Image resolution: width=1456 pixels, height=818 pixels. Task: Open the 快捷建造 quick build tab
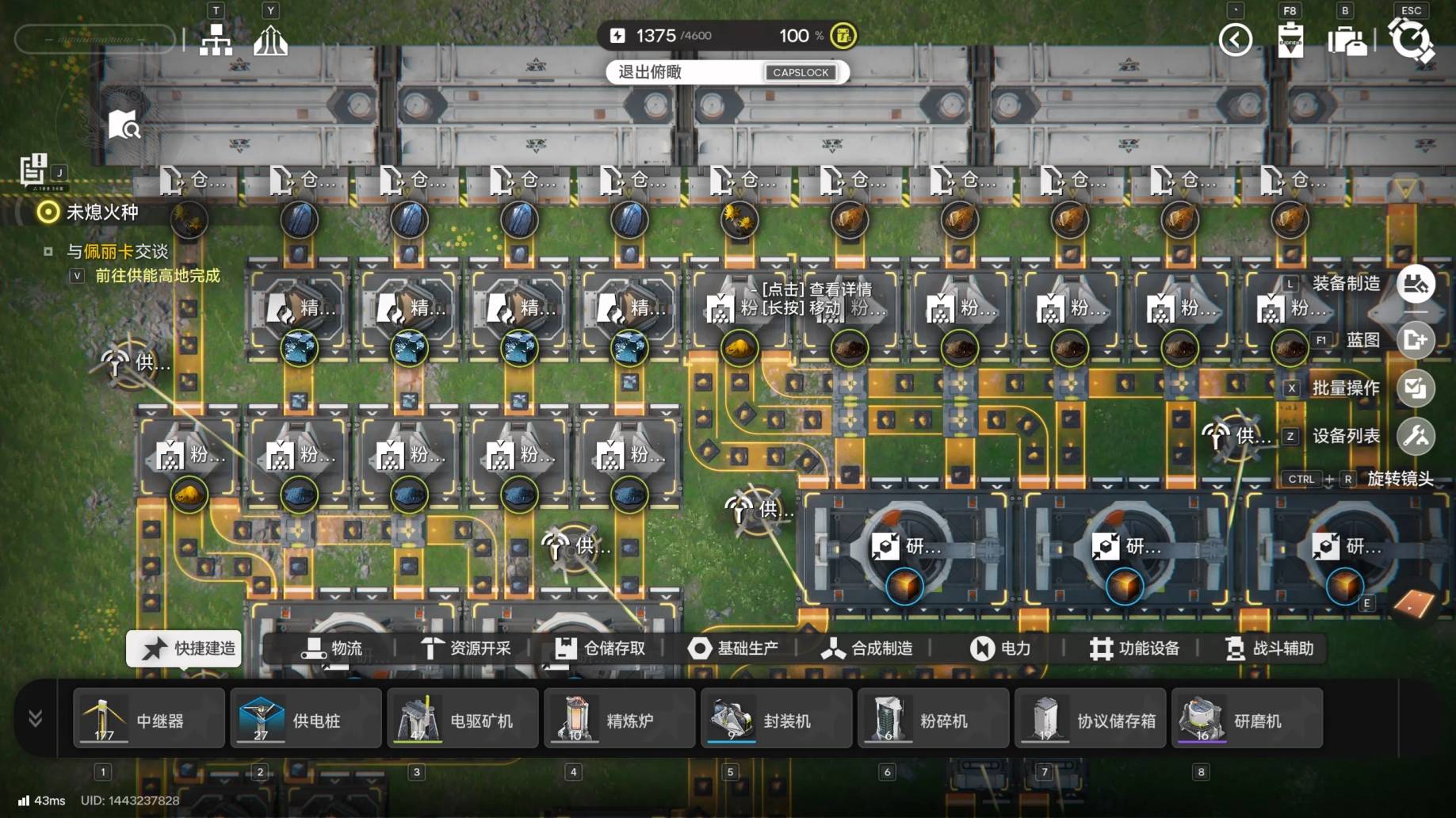click(x=184, y=648)
